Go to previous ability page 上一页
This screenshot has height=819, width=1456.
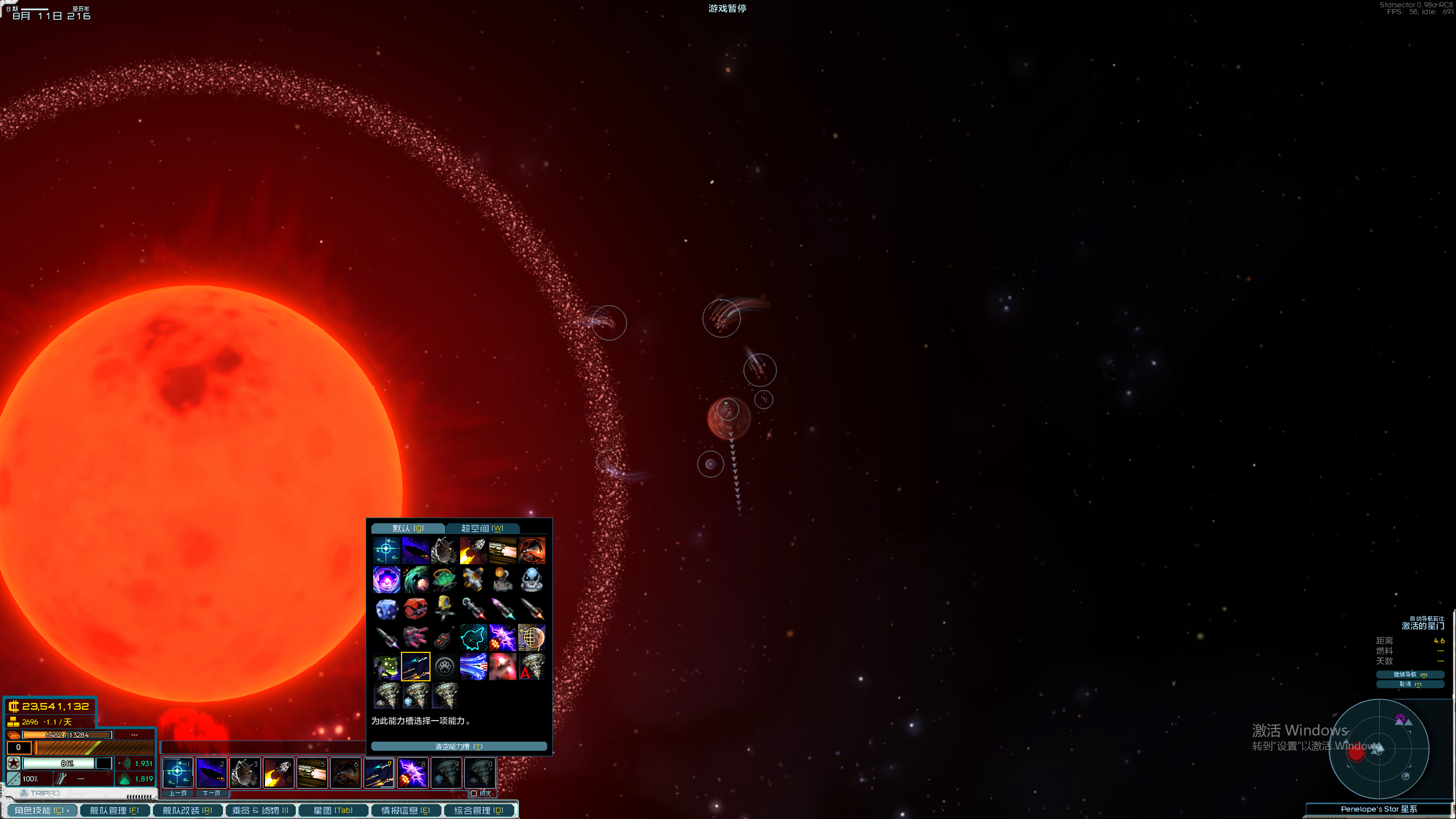pyautogui.click(x=177, y=793)
